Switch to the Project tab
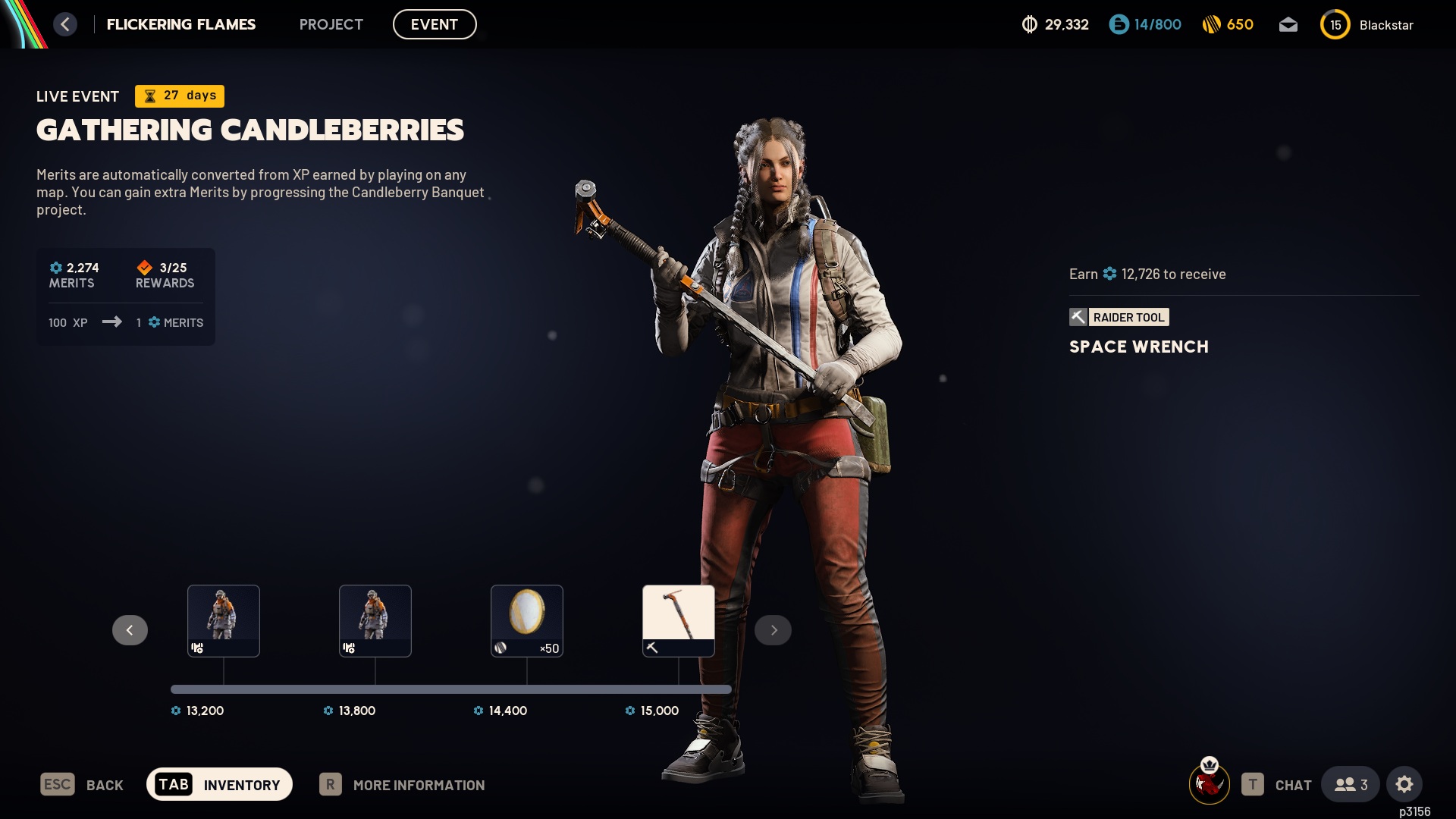This screenshot has width=1456, height=819. coord(331,24)
